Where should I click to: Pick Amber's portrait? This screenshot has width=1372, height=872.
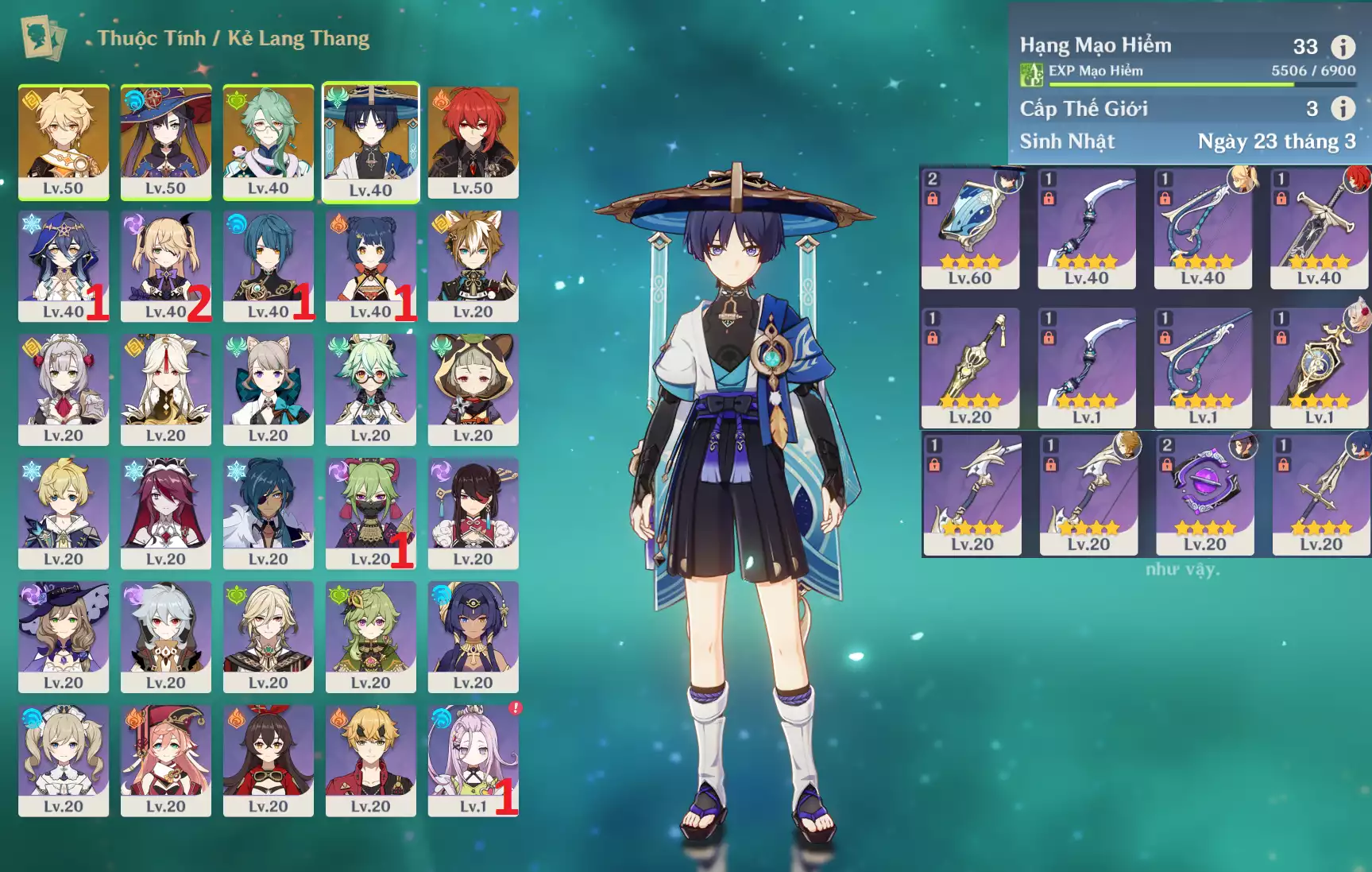coord(269,759)
